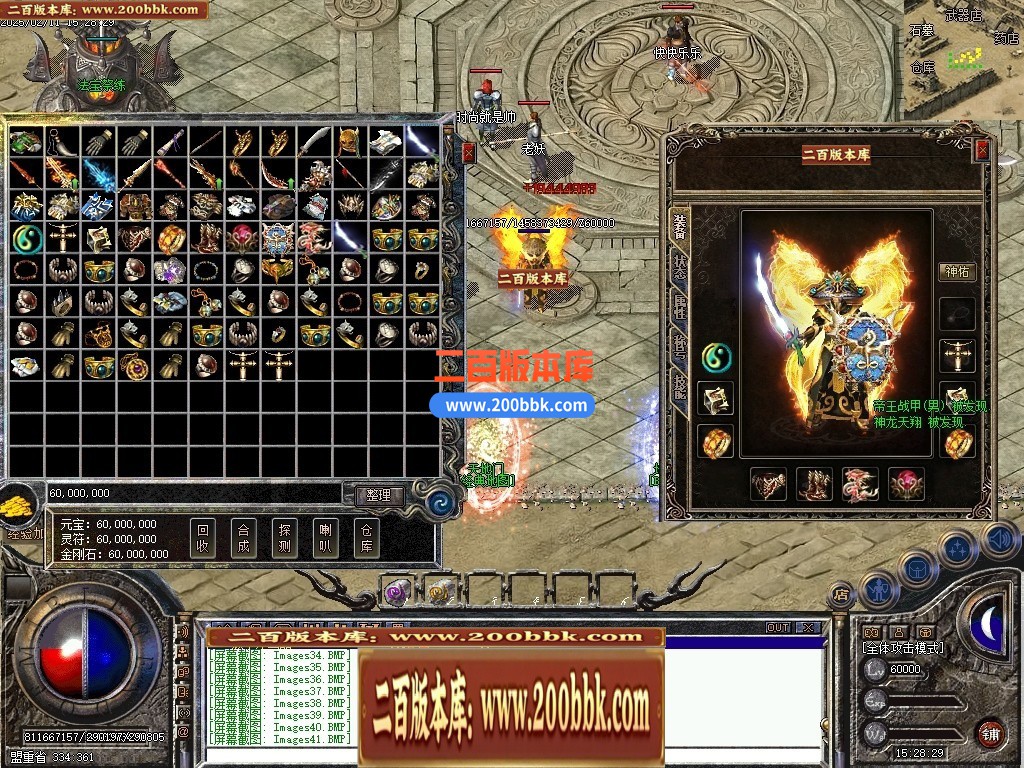The width and height of the screenshot is (1024, 768).
Task: Close the chat window with the X
Action: [808, 628]
